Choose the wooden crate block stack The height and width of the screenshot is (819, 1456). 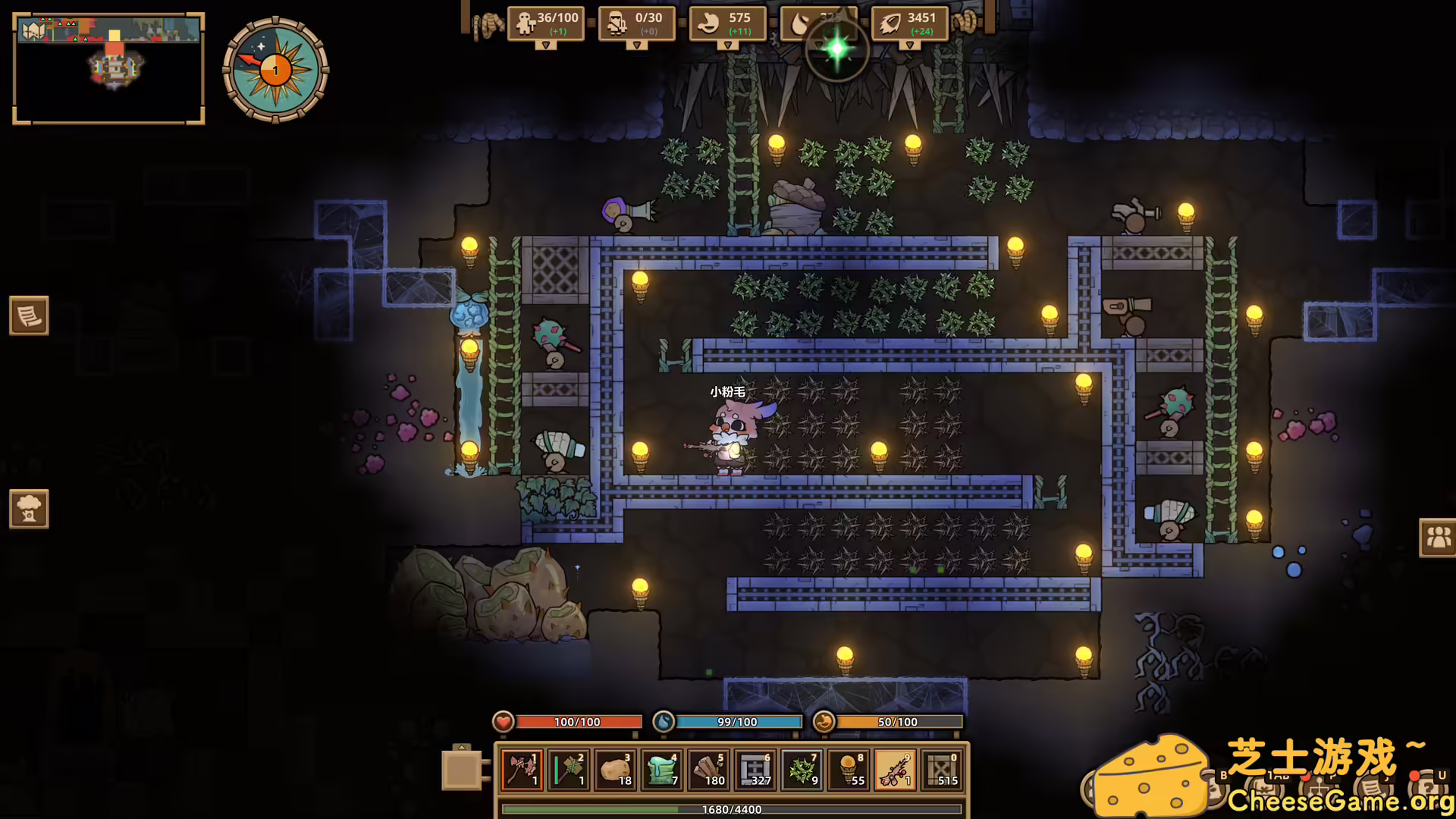click(942, 770)
